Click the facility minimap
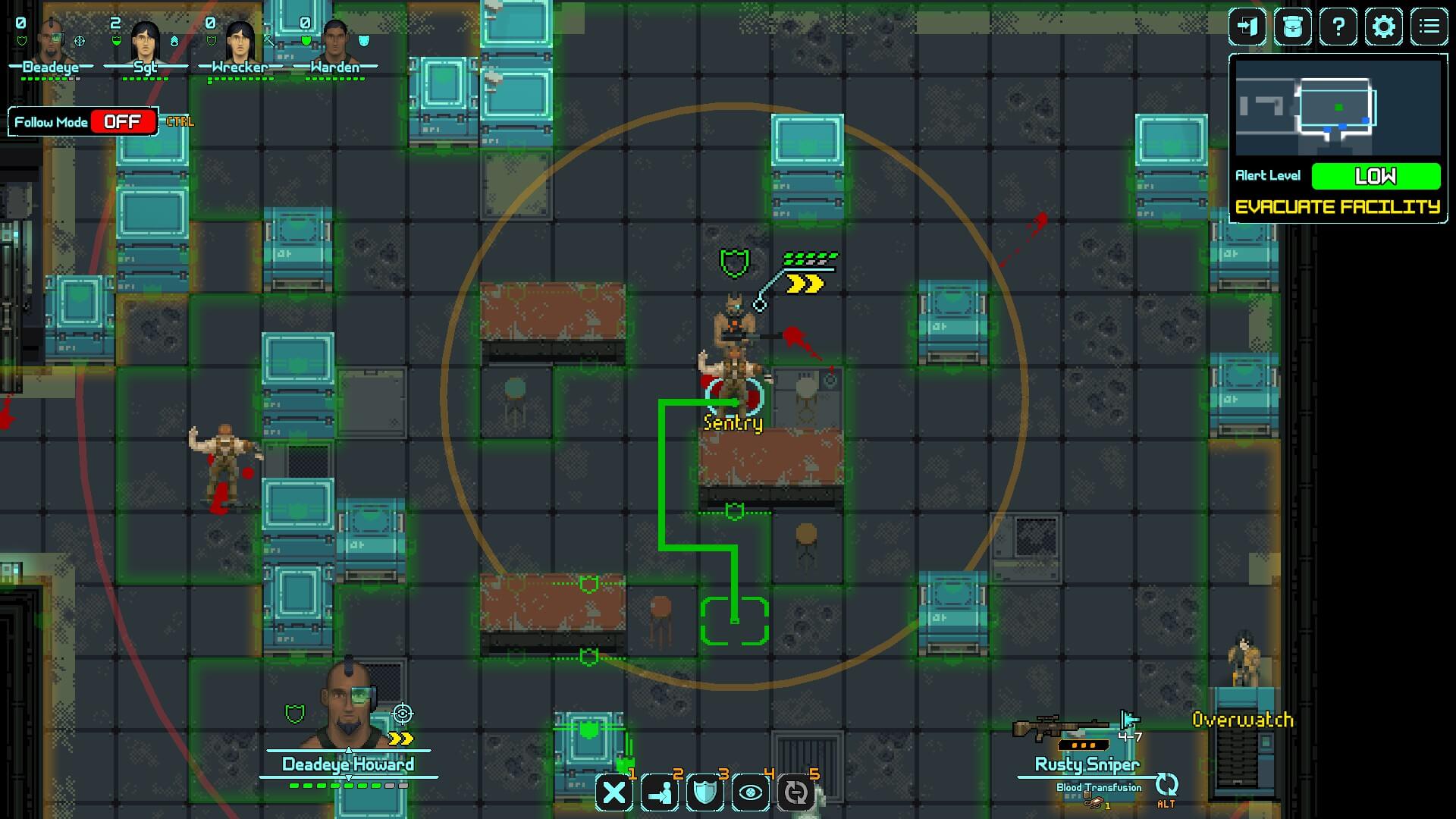The image size is (1456, 819). (x=1338, y=108)
